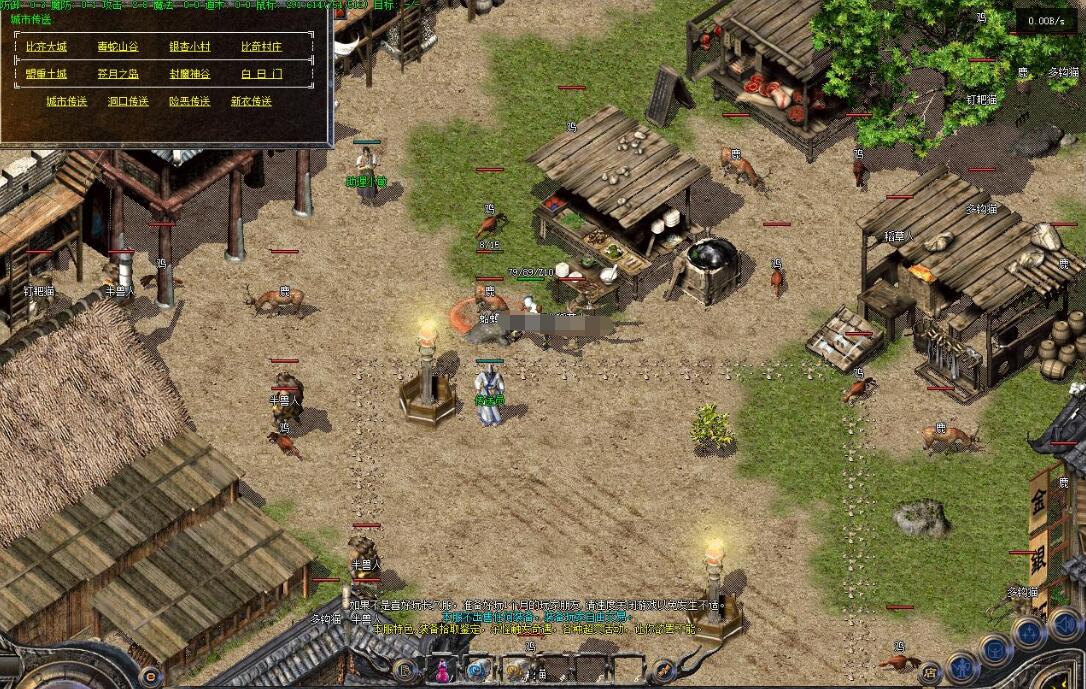This screenshot has width=1086, height=689.
Task: Travel to 比奇村庄
Action: click(x=261, y=47)
